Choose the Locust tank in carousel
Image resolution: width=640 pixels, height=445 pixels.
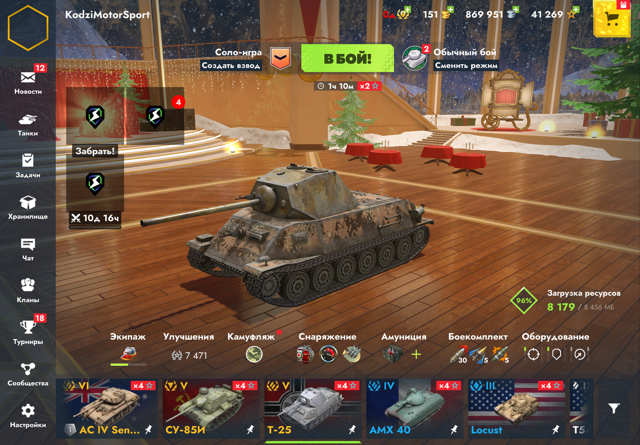[x=514, y=408]
